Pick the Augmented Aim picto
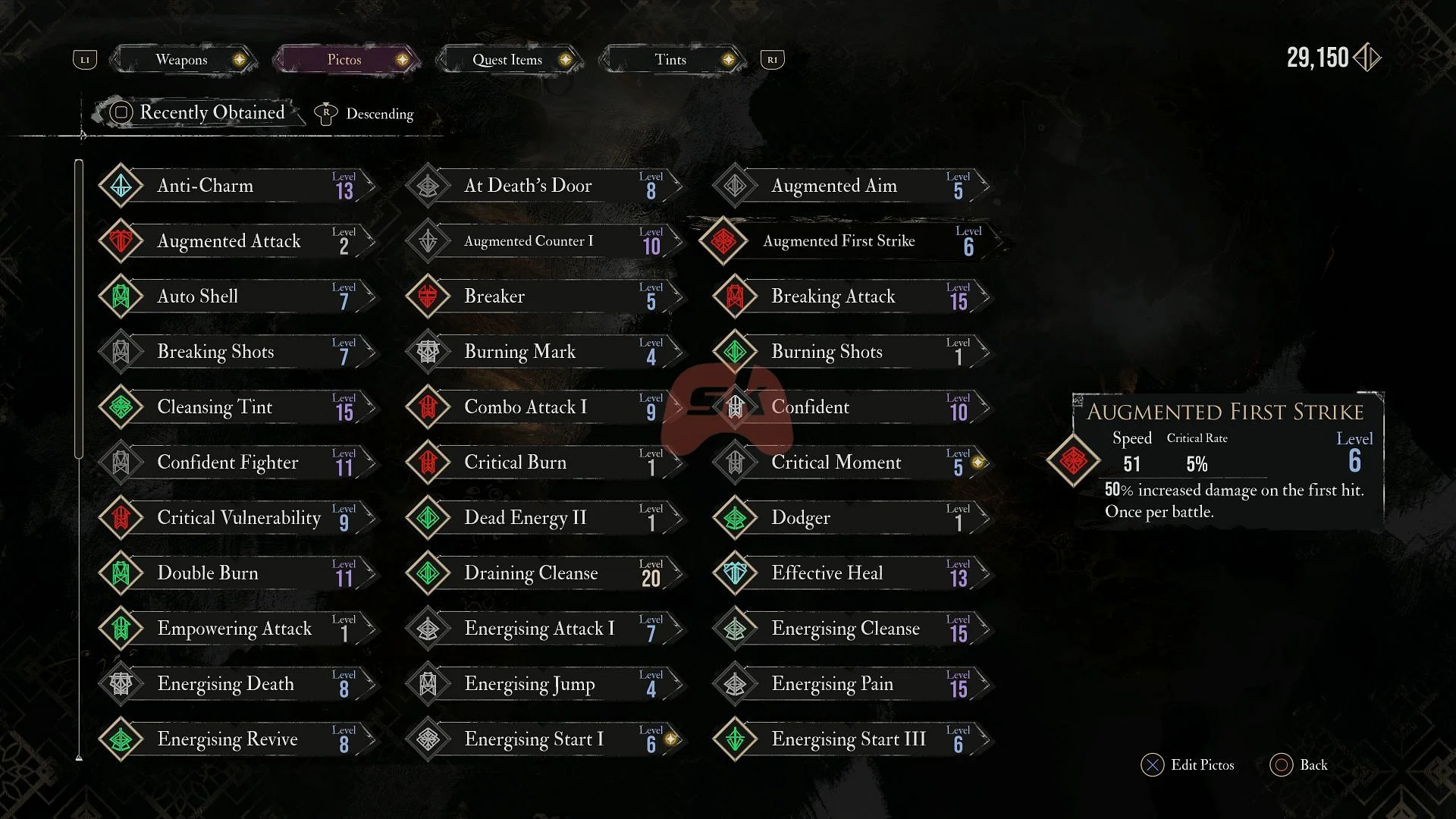Viewport: 1456px width, 819px height. (x=851, y=186)
